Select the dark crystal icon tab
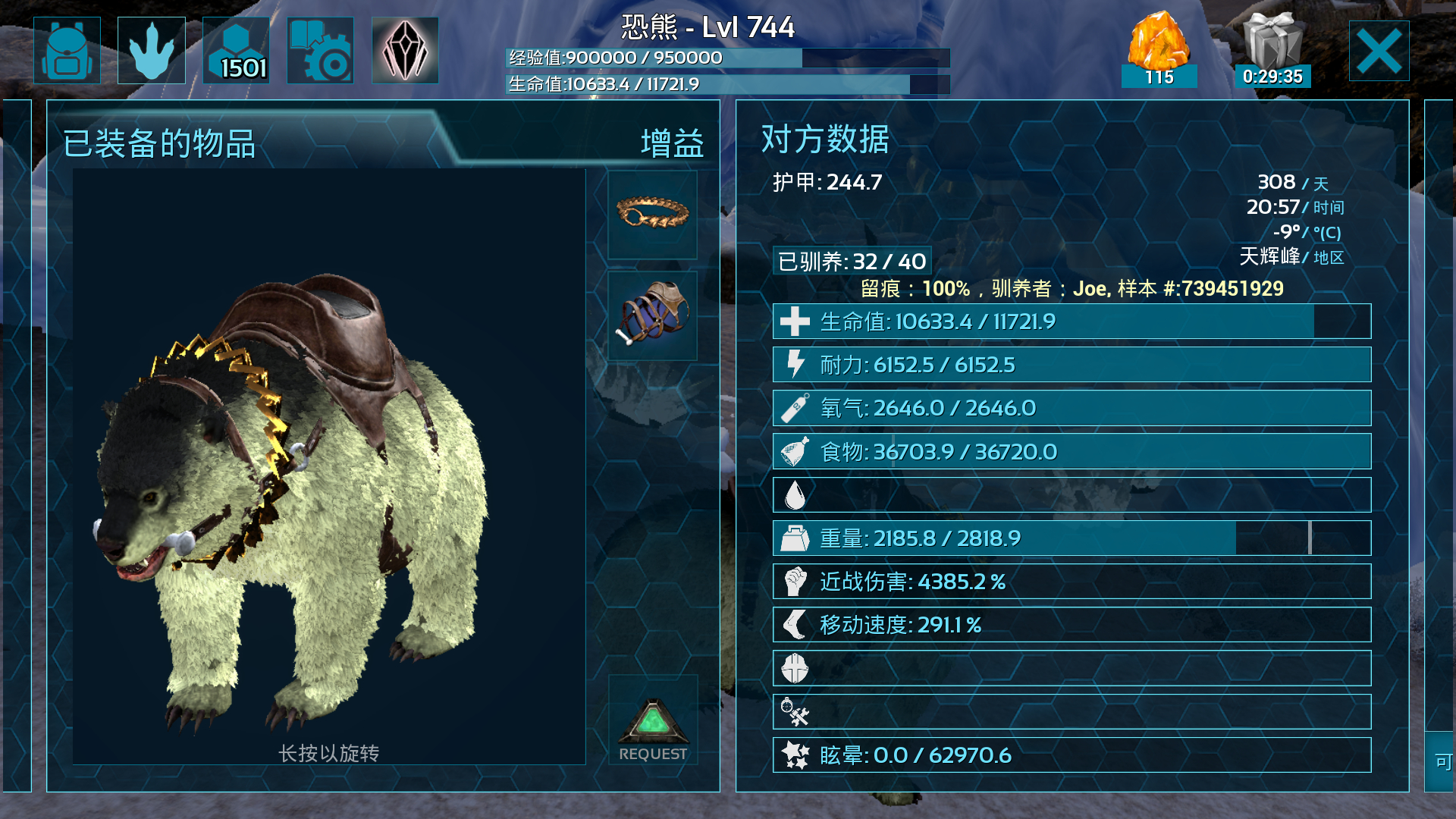The width and height of the screenshot is (1456, 819). point(405,50)
